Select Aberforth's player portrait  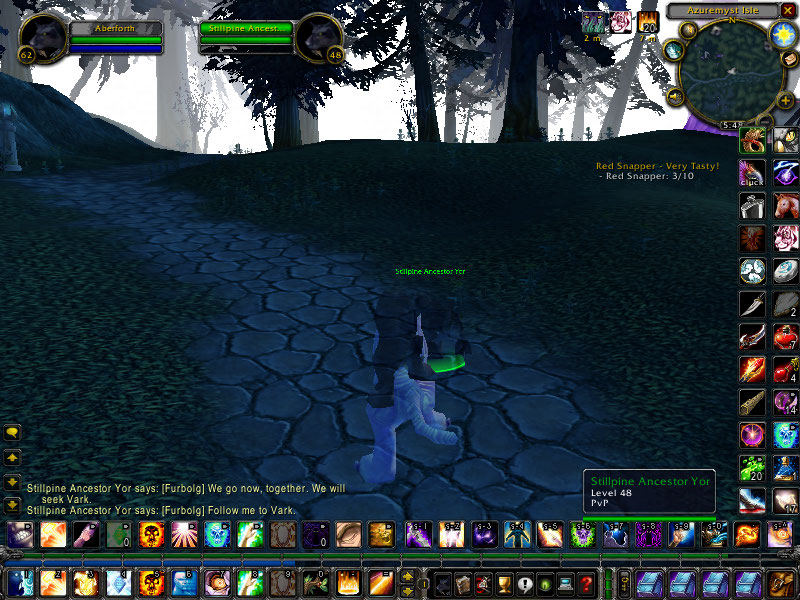pyautogui.click(x=43, y=37)
